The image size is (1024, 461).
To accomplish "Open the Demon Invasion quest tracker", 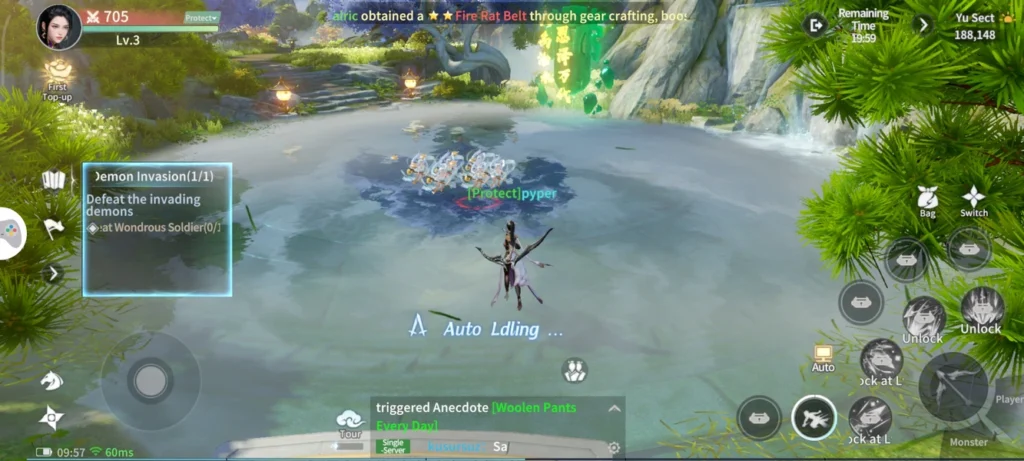I will click(x=157, y=229).
